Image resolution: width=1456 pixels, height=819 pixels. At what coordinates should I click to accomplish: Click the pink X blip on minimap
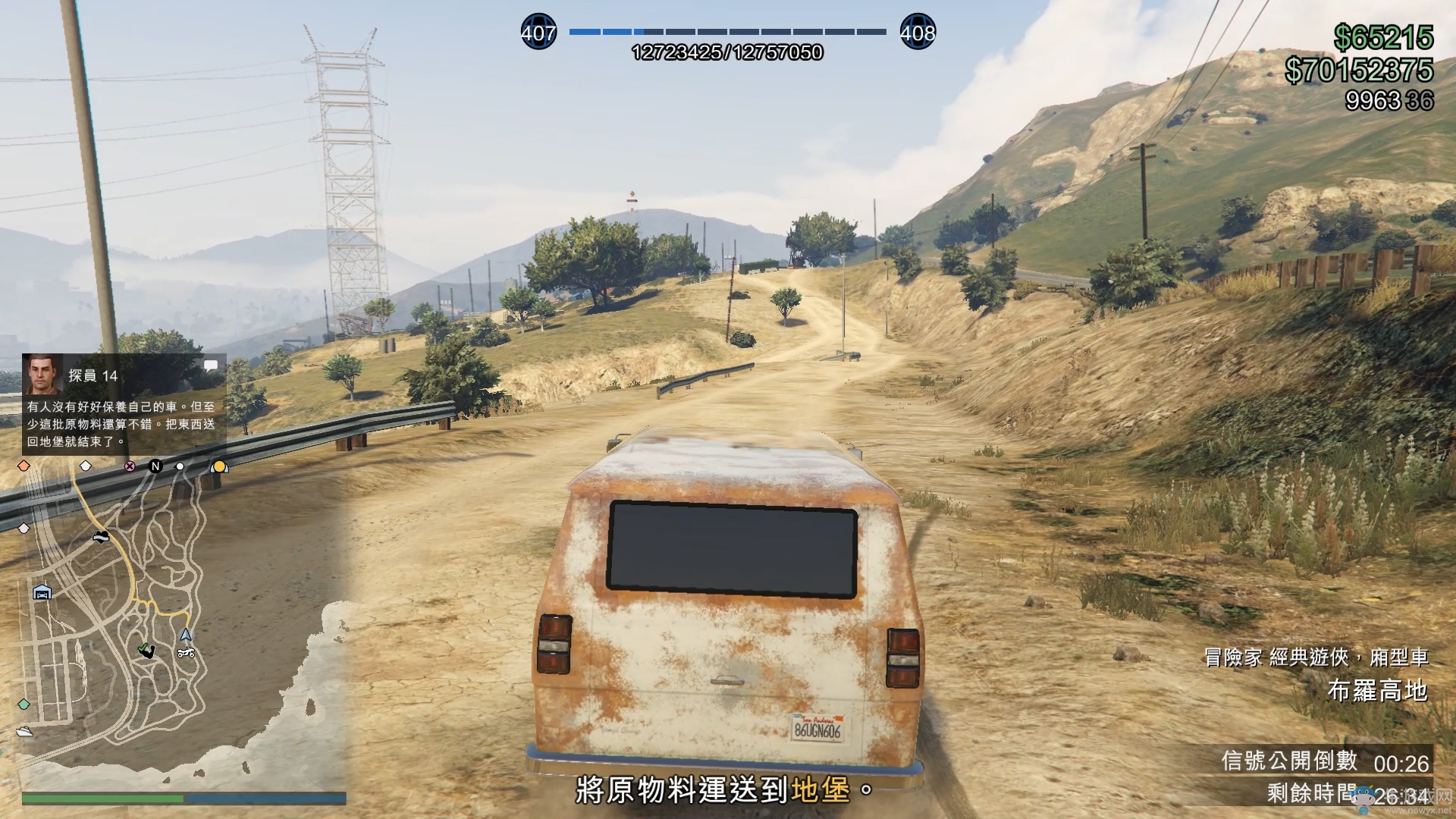point(130,466)
